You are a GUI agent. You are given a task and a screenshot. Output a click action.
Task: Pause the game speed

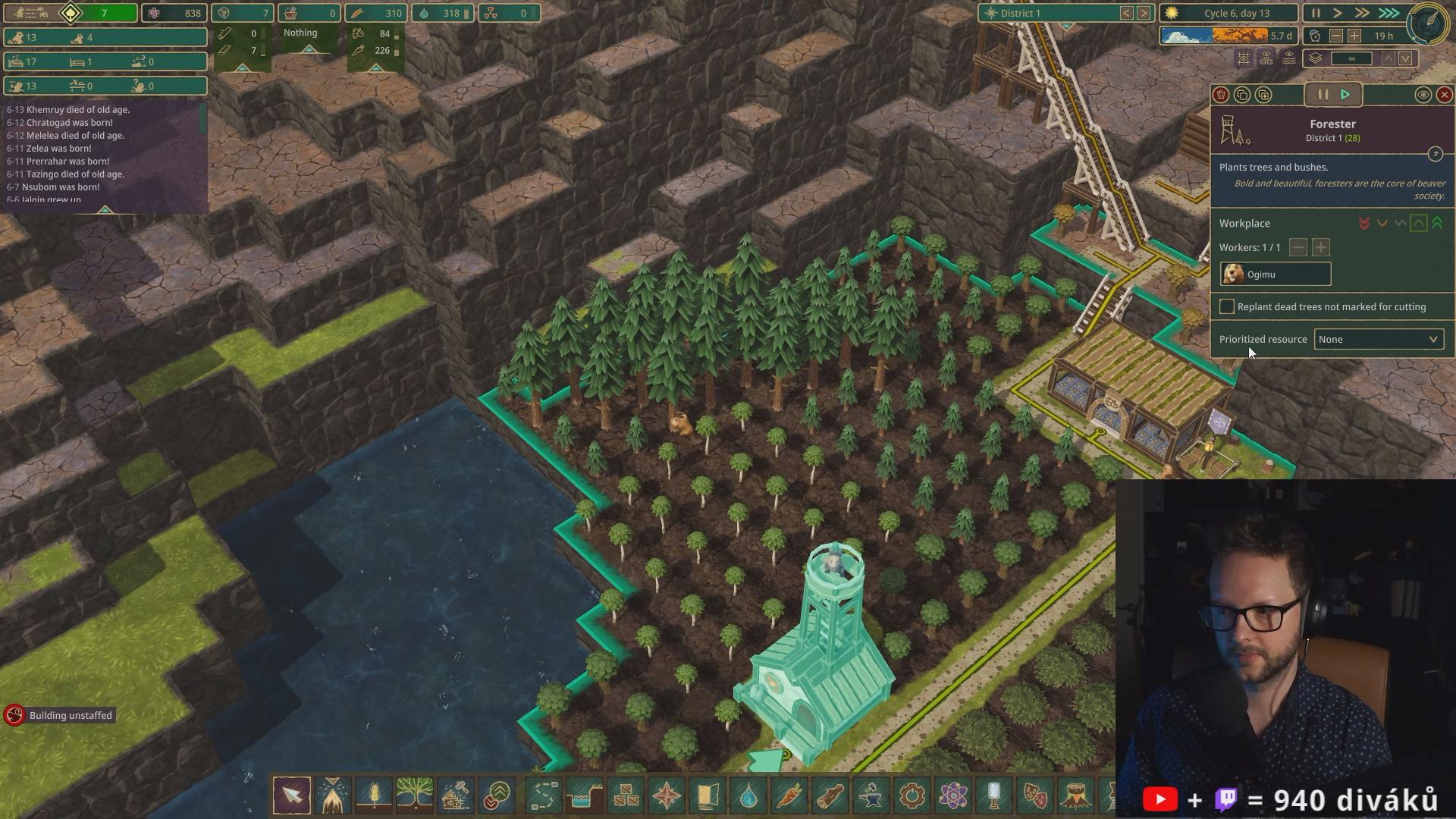(1316, 14)
